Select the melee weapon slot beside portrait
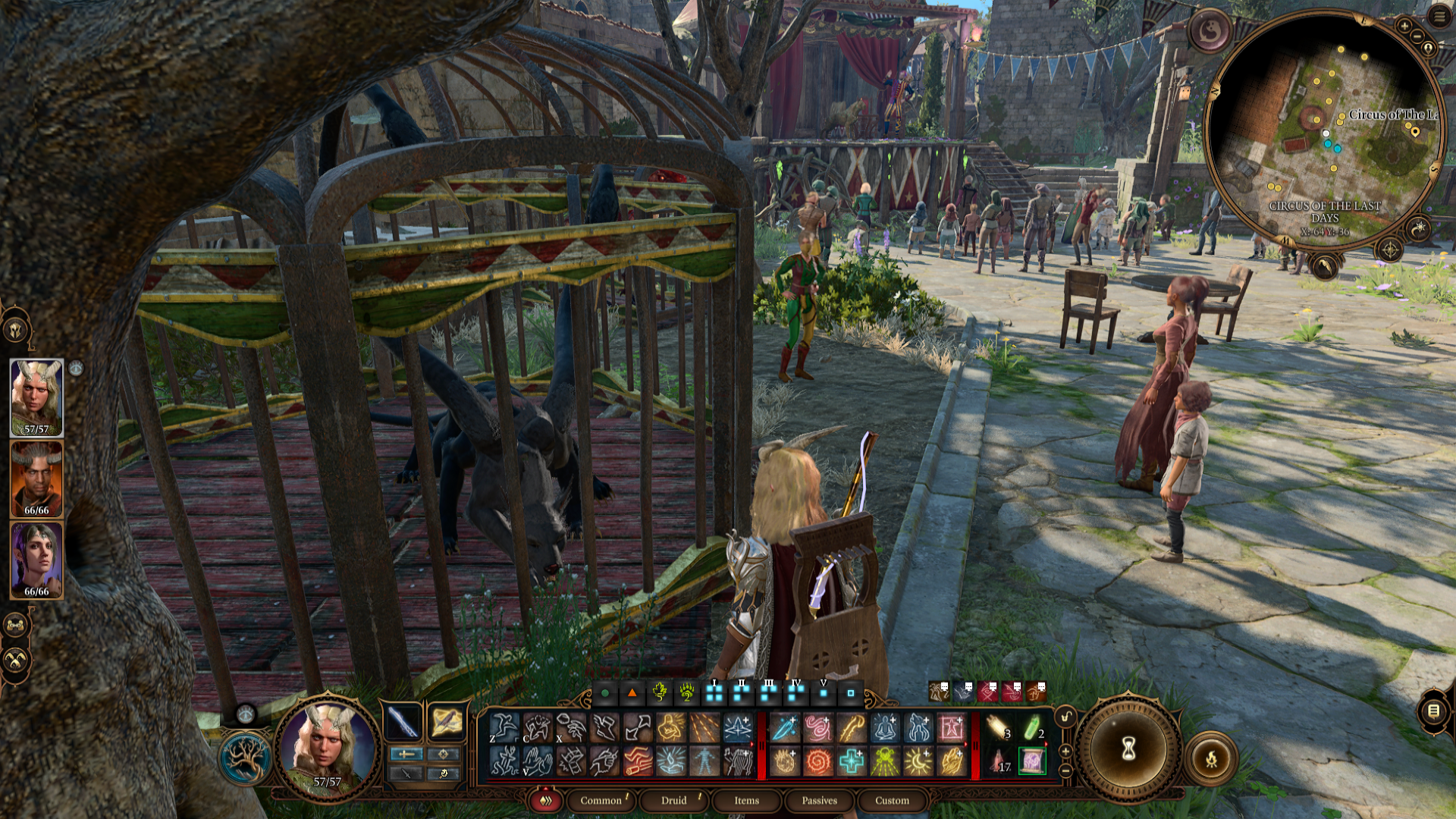 pyautogui.click(x=403, y=721)
